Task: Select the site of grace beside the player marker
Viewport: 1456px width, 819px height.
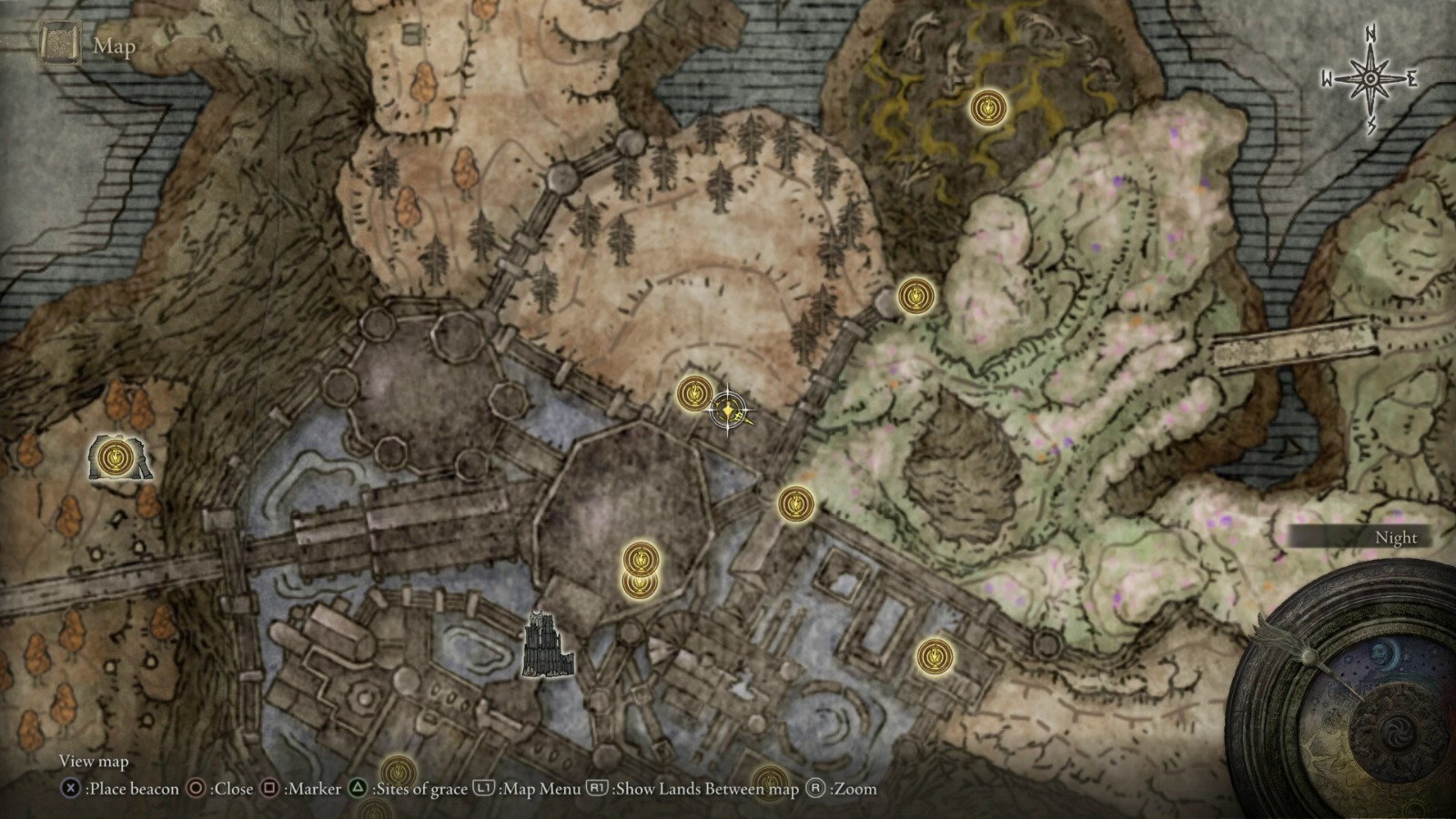Action: [x=694, y=395]
